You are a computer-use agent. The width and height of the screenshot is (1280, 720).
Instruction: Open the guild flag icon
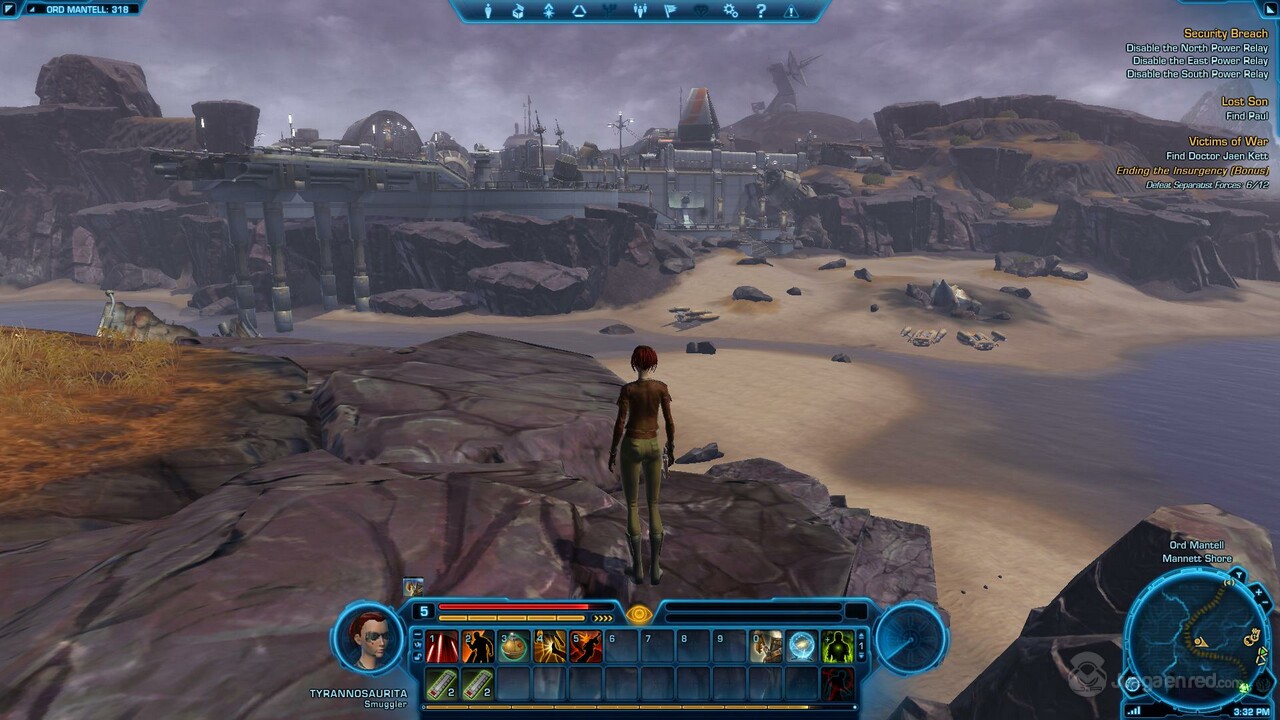click(x=670, y=11)
